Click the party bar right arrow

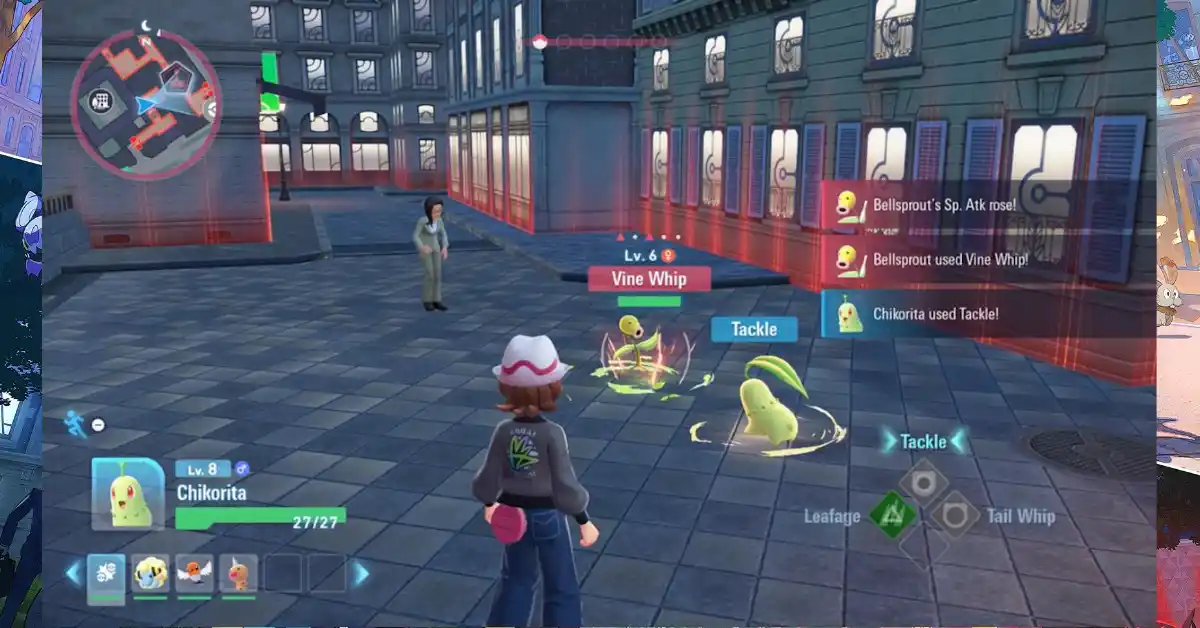[361, 574]
